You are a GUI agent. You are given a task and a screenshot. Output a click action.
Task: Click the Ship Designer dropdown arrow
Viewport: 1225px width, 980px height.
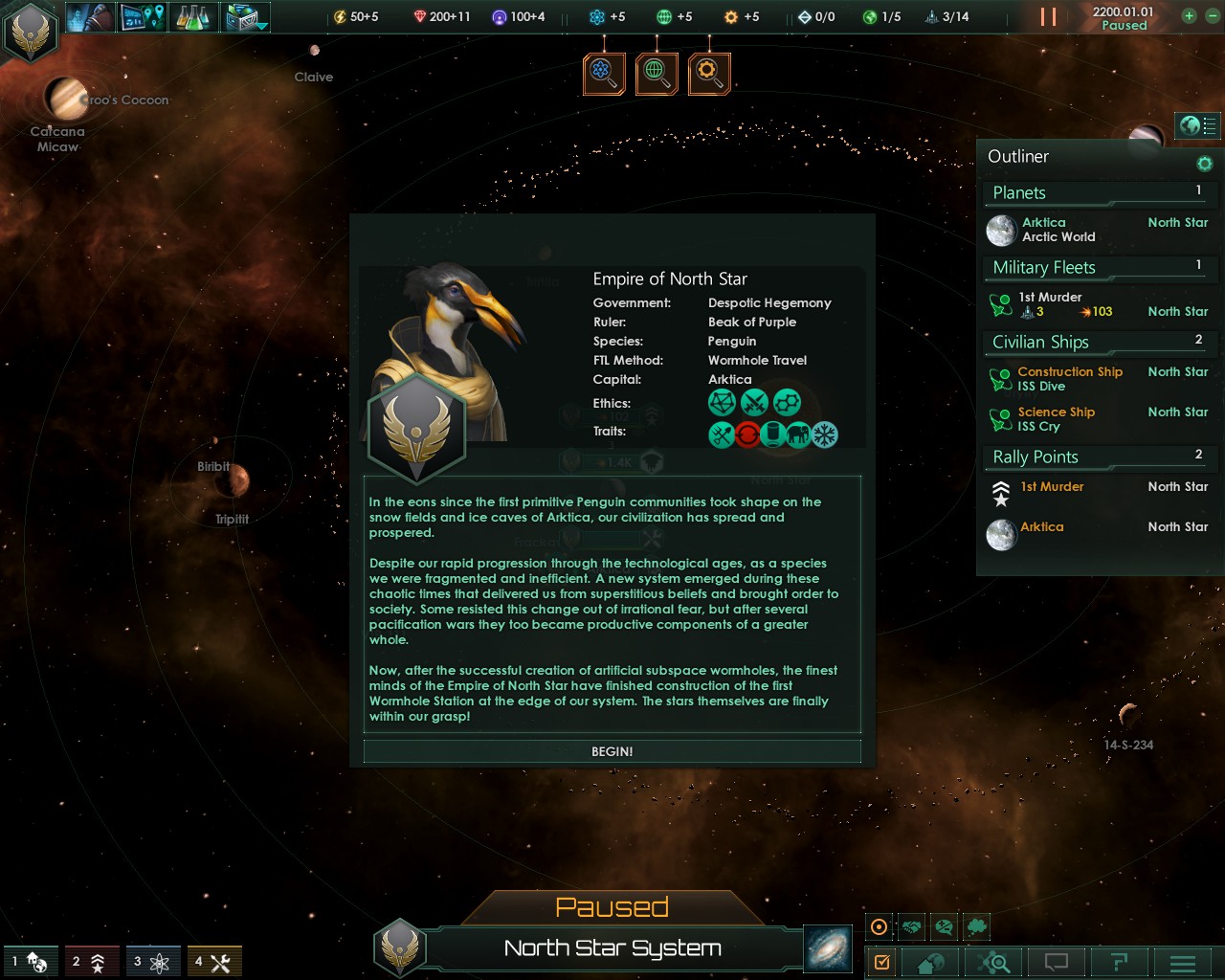(x=260, y=27)
